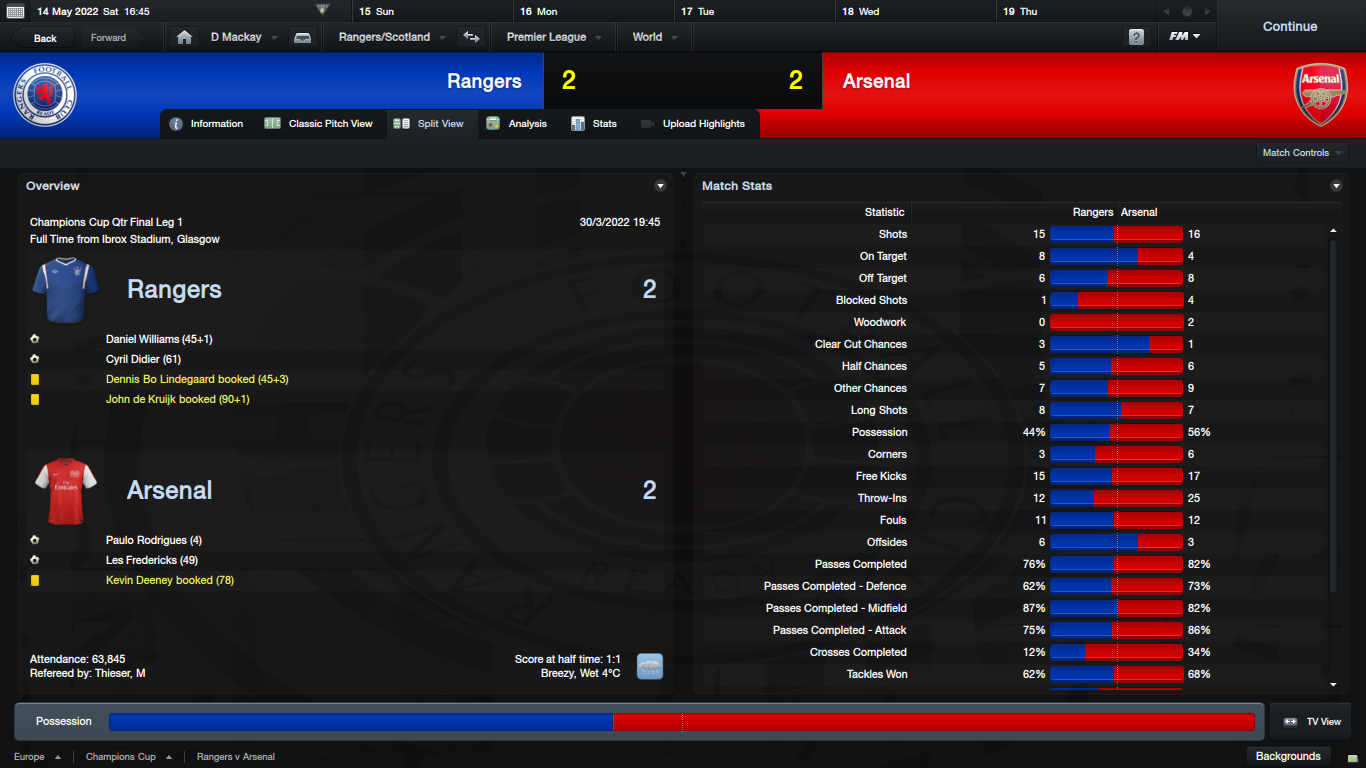Select the Upload Highlights tab

click(693, 124)
